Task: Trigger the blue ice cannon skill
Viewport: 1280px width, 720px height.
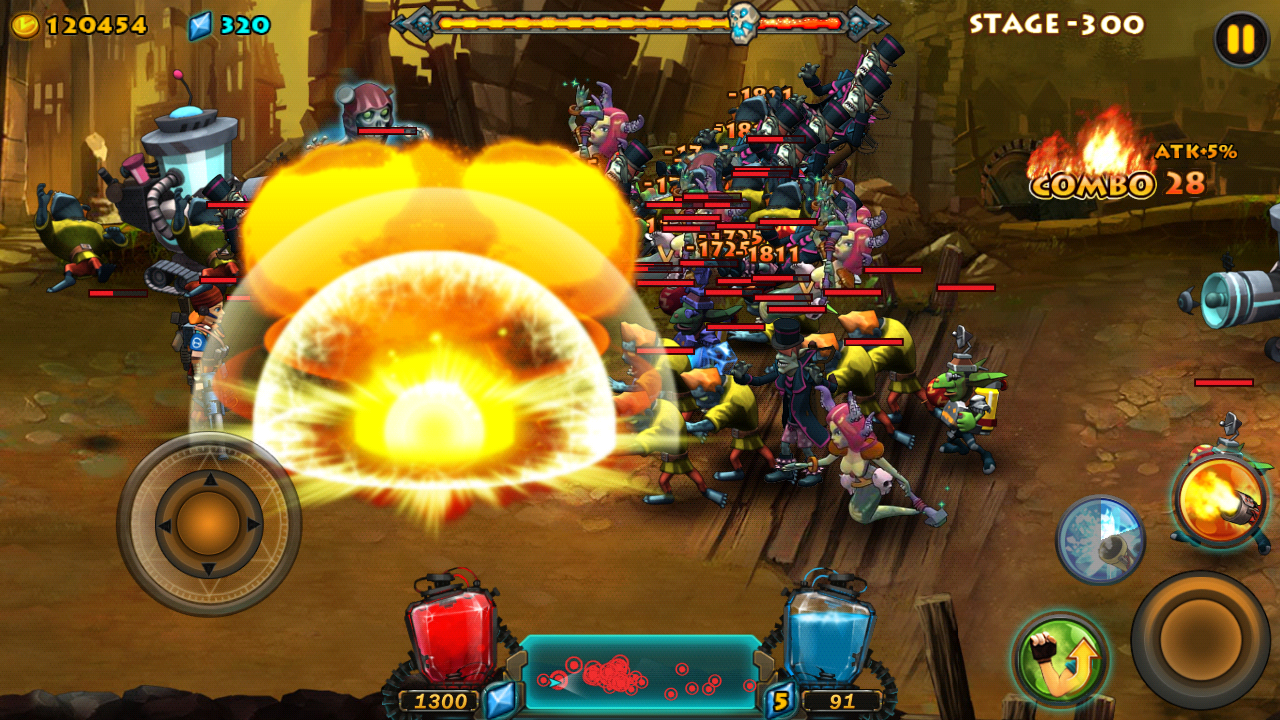Action: pos(1100,539)
